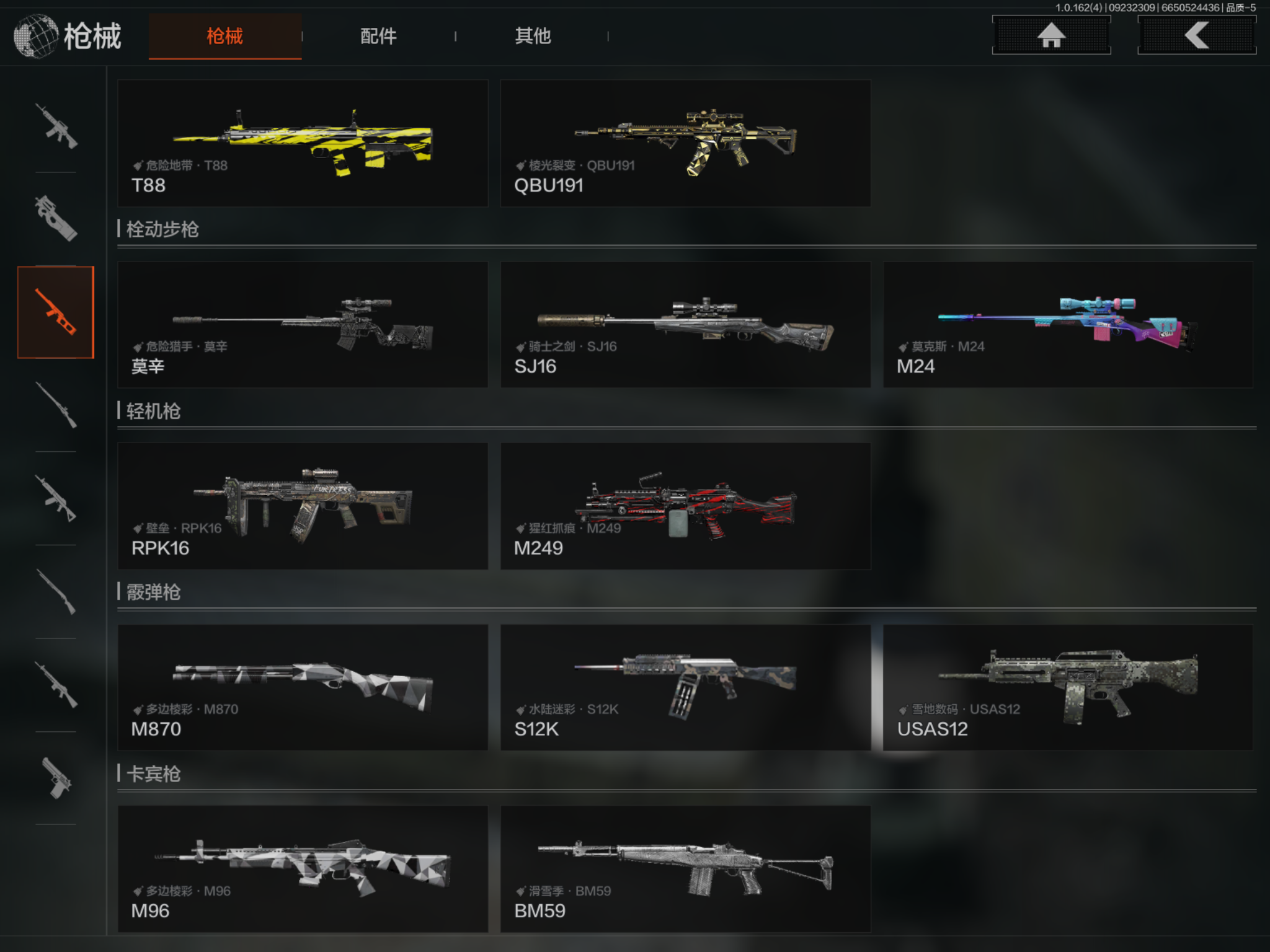Choose the QBU191 weapon card

point(685,143)
